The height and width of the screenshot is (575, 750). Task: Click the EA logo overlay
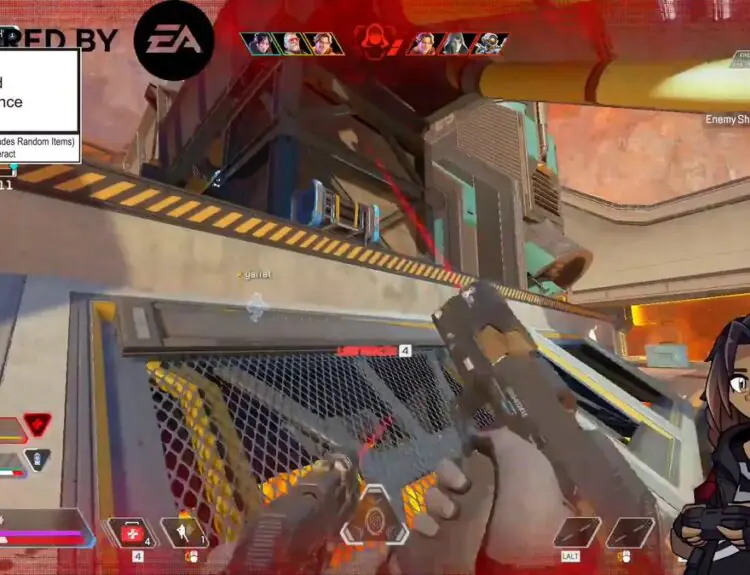[173, 40]
